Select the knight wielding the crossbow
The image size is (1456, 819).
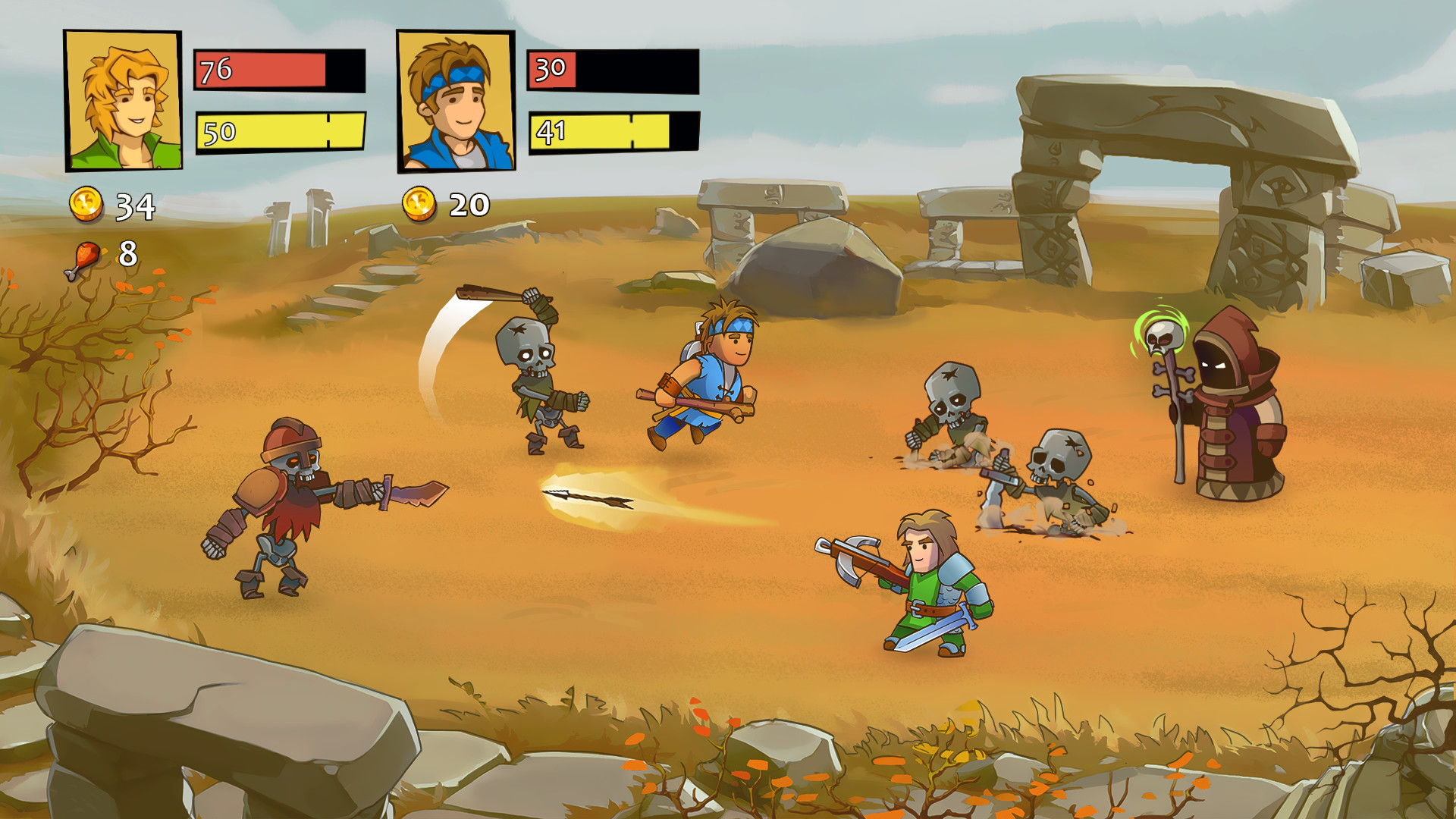(x=933, y=591)
